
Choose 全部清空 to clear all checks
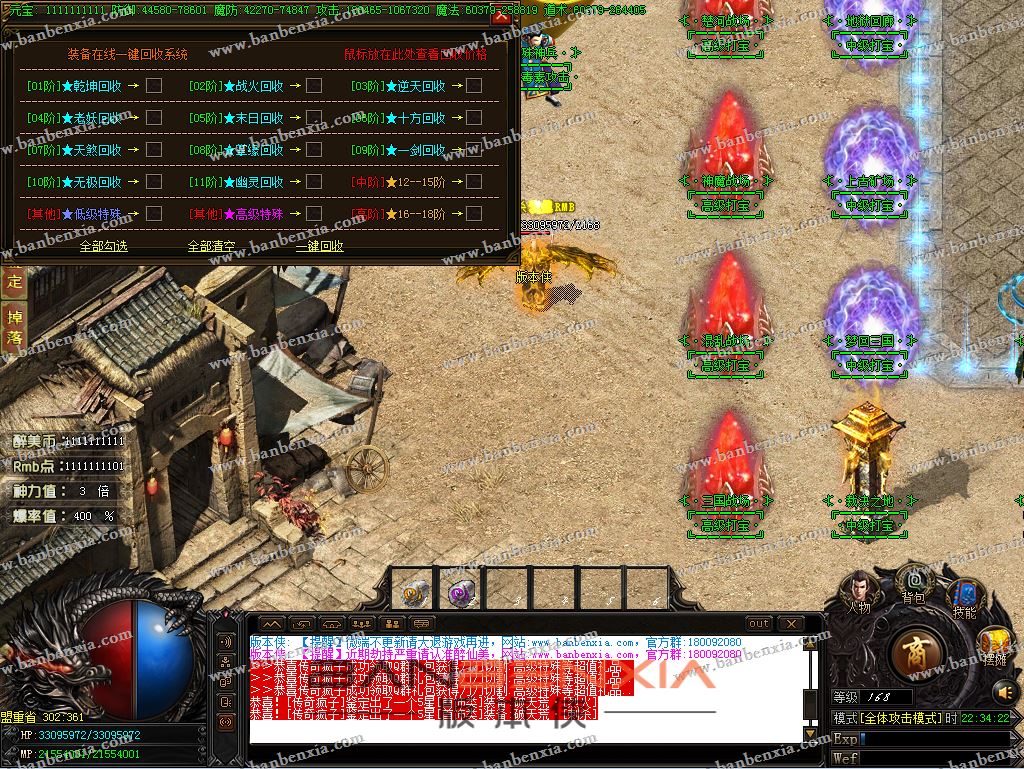tap(212, 245)
